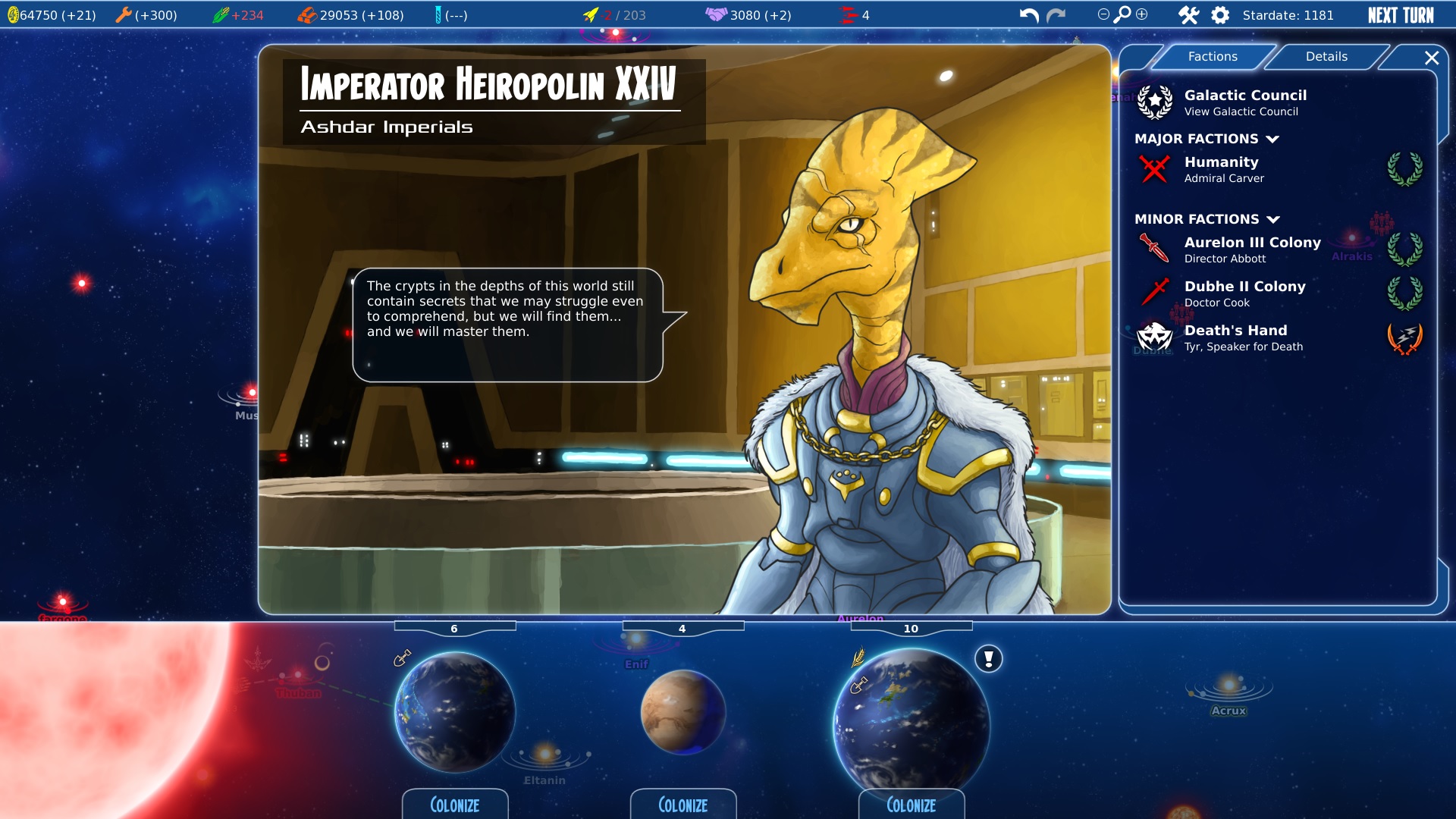The image size is (1456, 819).
Task: View the Galactic Council
Action: point(1244,102)
